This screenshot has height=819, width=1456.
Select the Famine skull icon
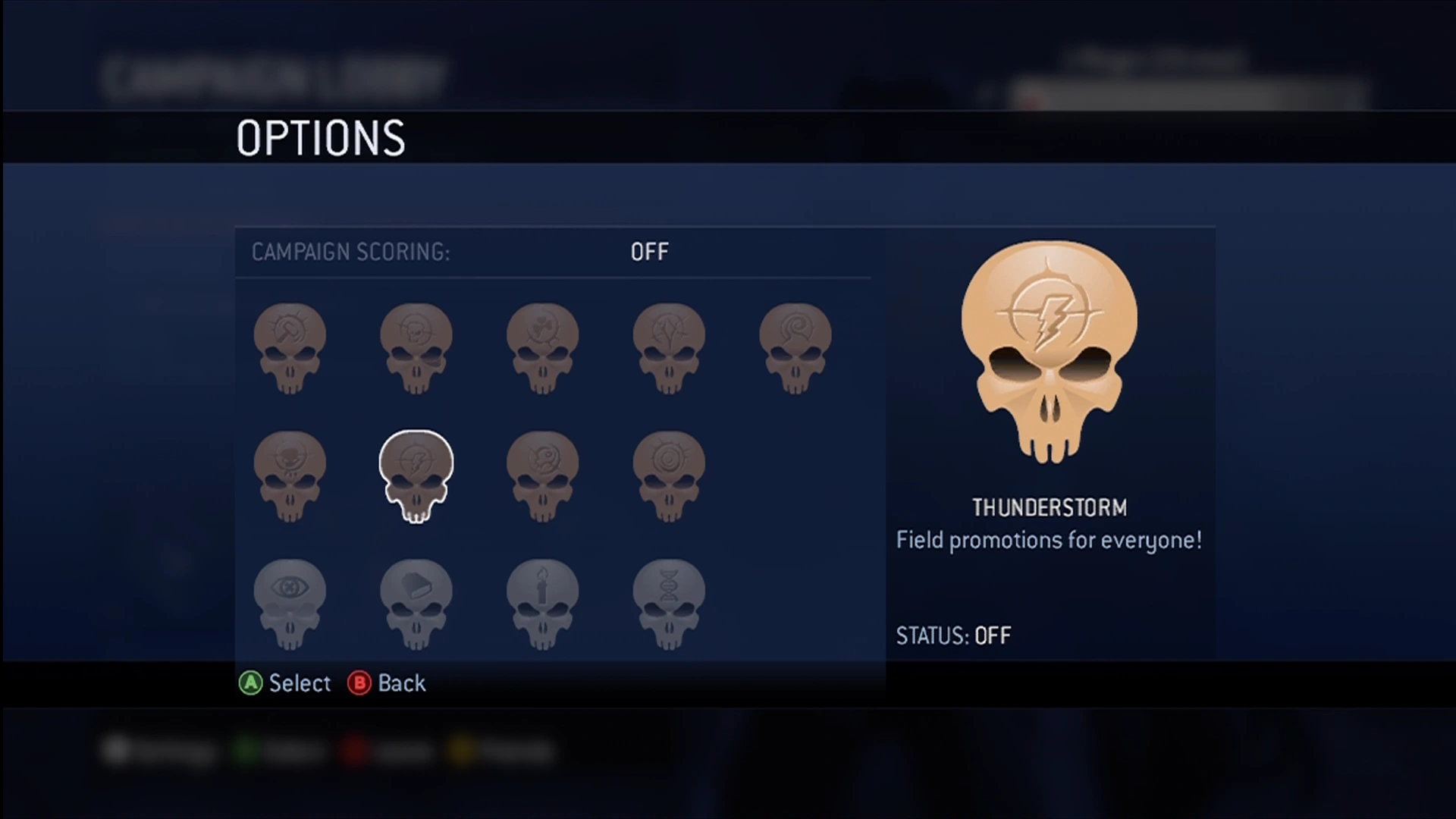[x=290, y=474]
